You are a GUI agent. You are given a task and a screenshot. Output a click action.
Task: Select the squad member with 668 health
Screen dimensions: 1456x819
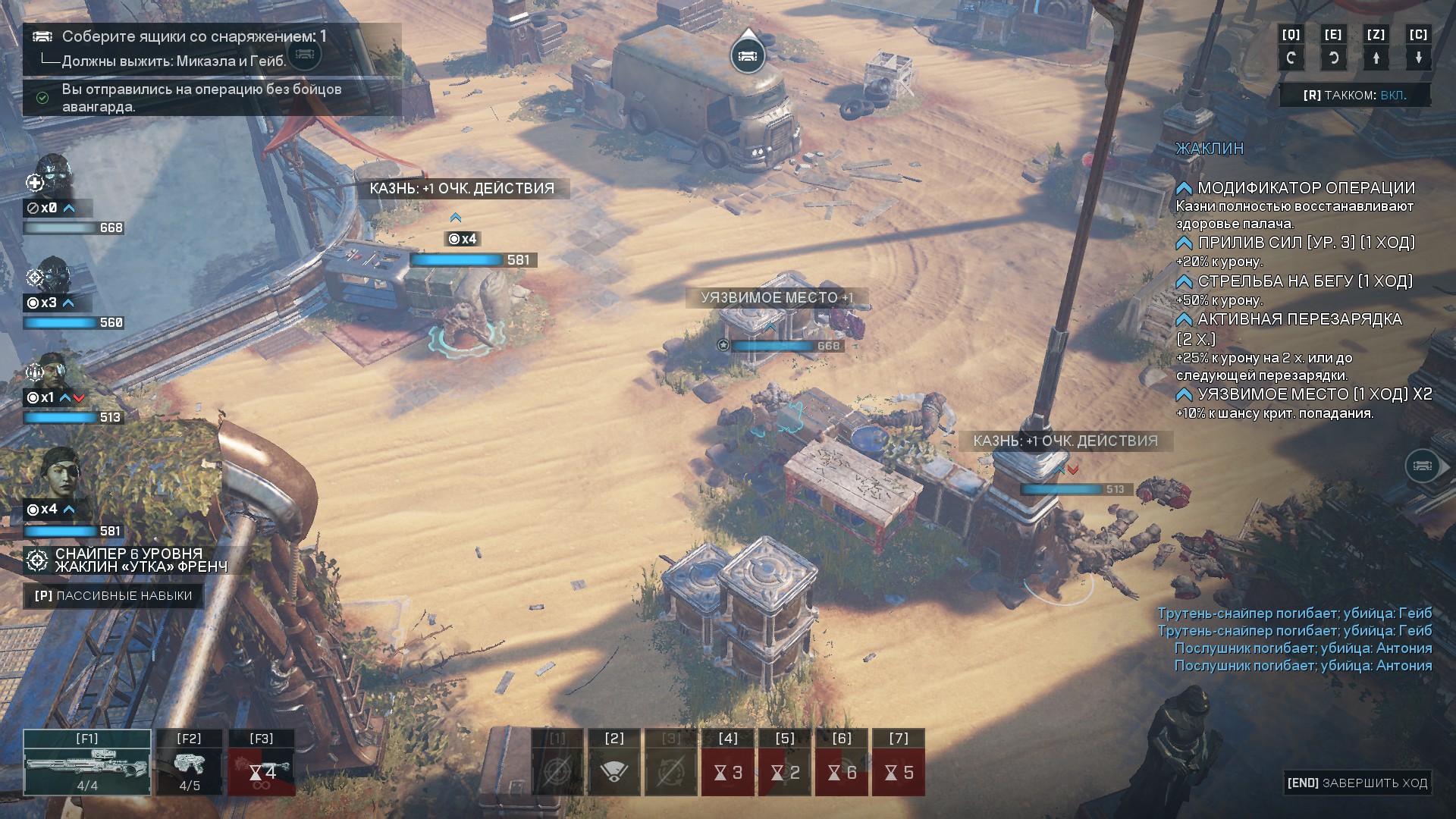click(x=53, y=176)
